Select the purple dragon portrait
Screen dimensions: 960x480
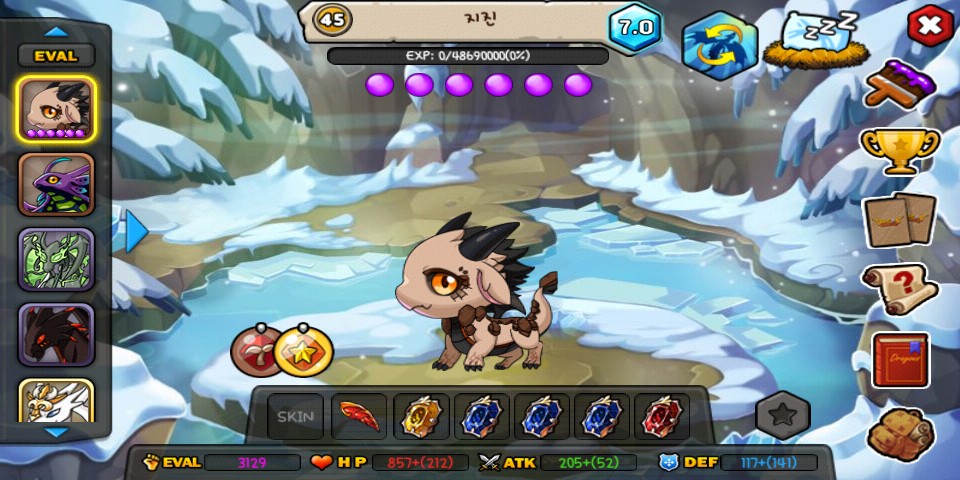click(56, 185)
